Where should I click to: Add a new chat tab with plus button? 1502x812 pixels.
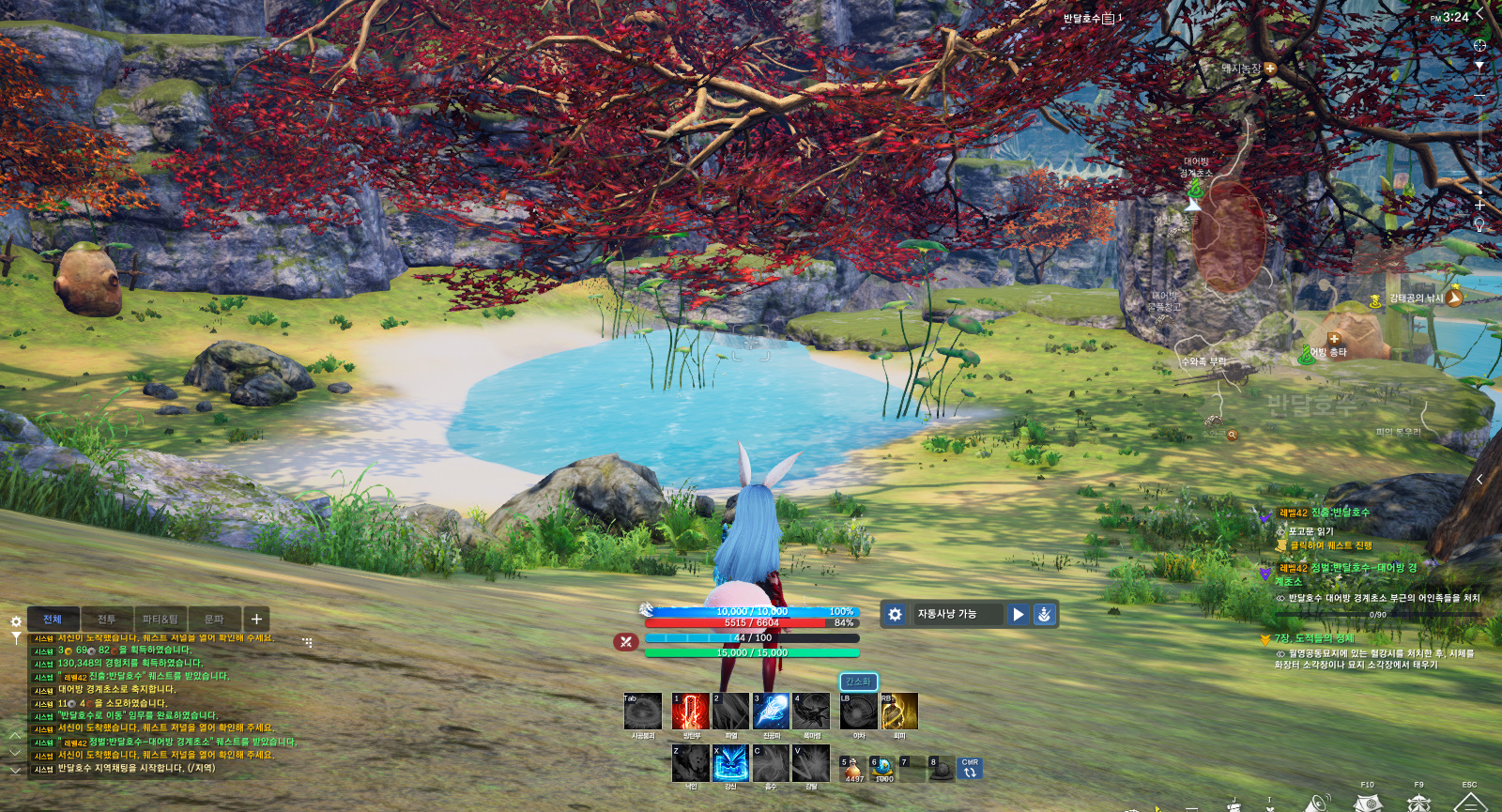[x=256, y=620]
